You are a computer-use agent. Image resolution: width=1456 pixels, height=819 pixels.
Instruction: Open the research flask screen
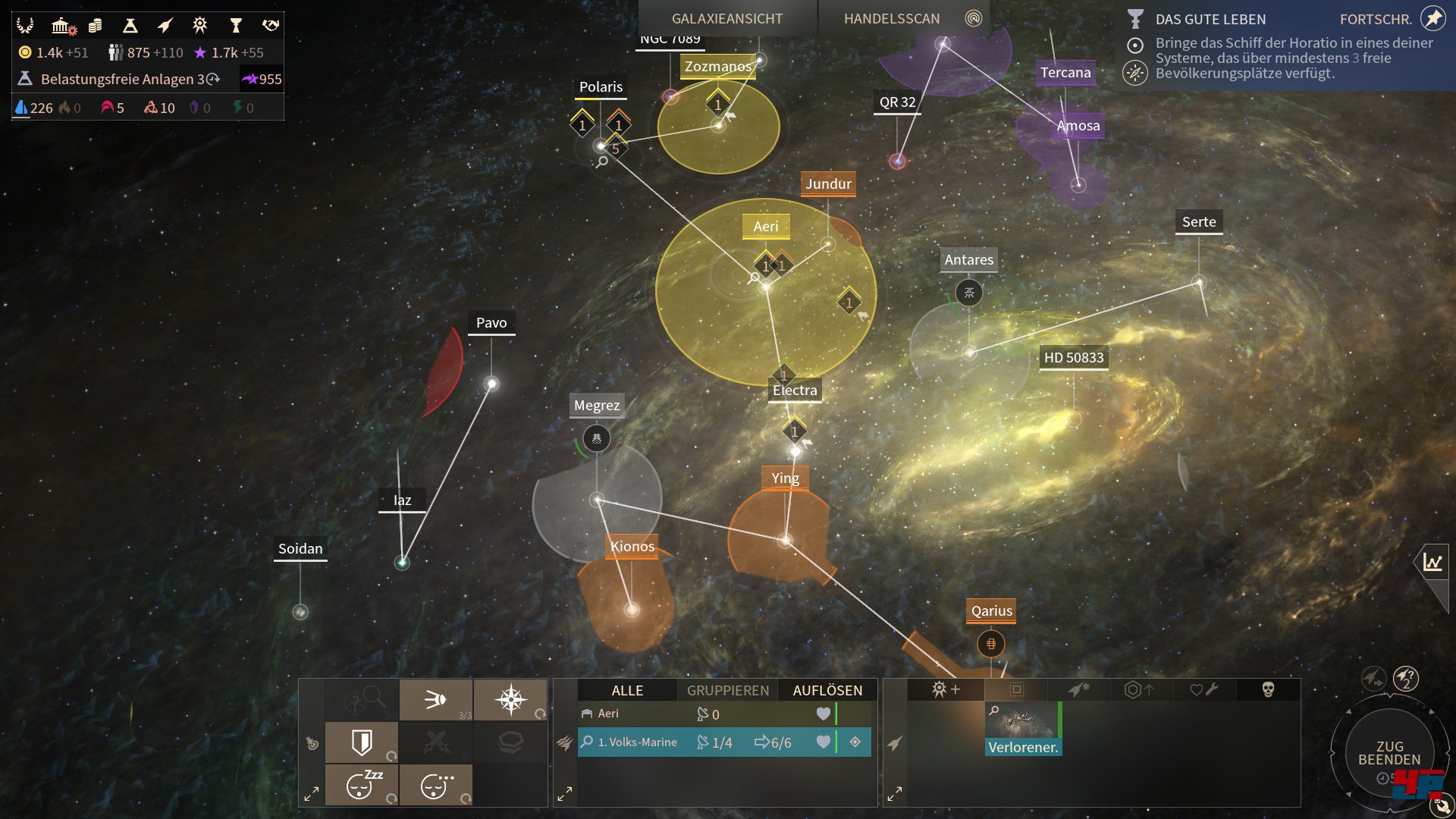(x=130, y=26)
